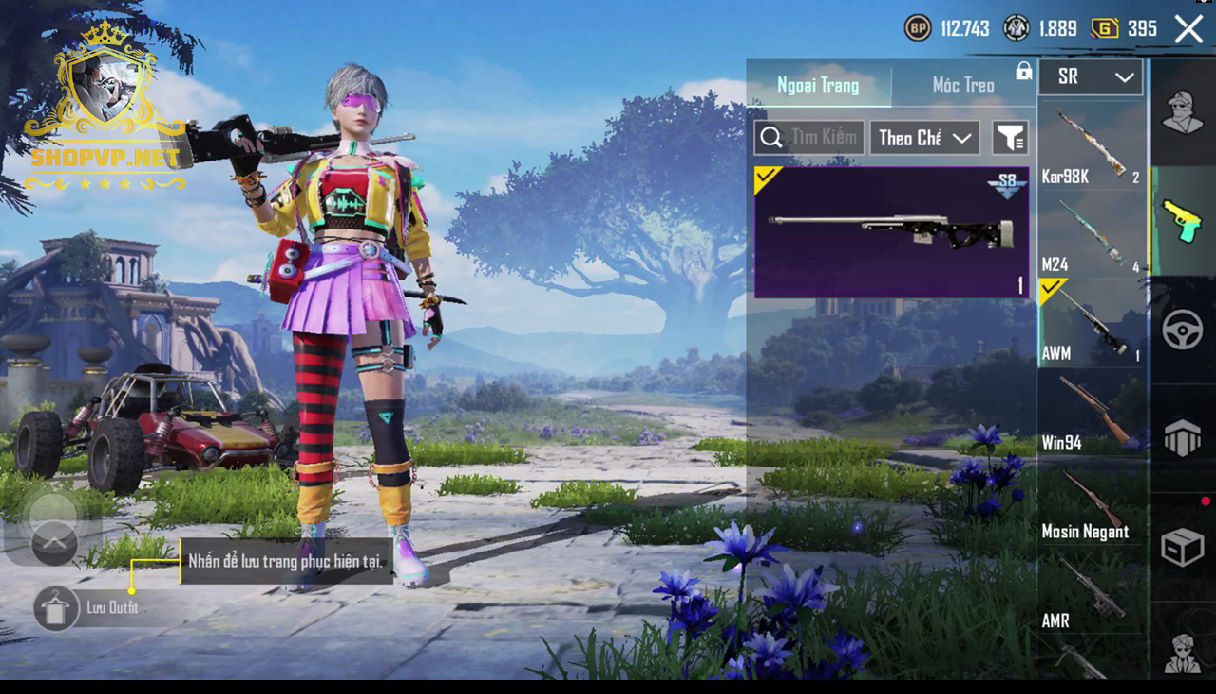Viewport: 1216px width, 694px height.
Task: Select the AMR weapon entry
Action: [x=1091, y=590]
